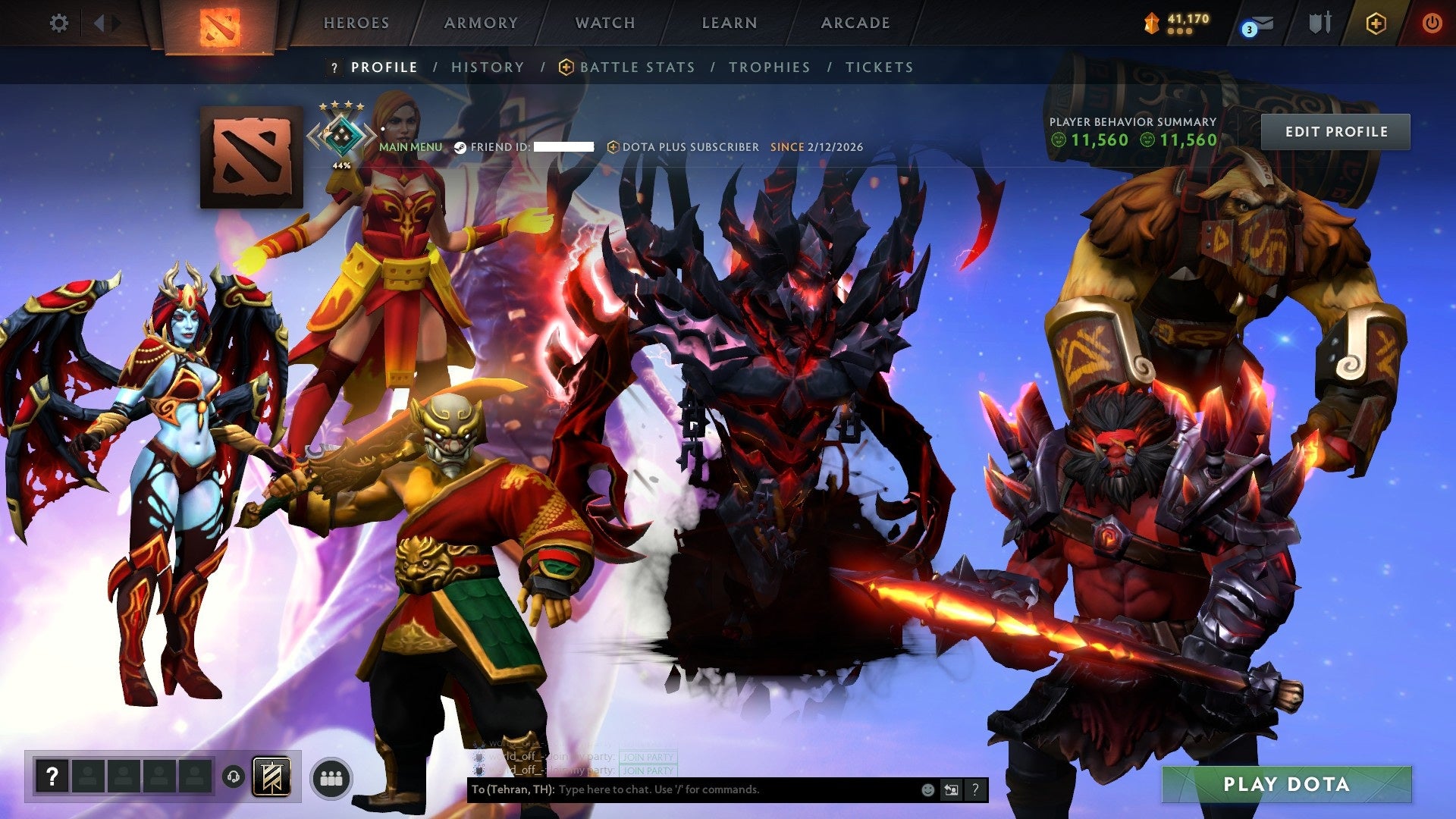Open settings with the gear icon

pyautogui.click(x=58, y=23)
